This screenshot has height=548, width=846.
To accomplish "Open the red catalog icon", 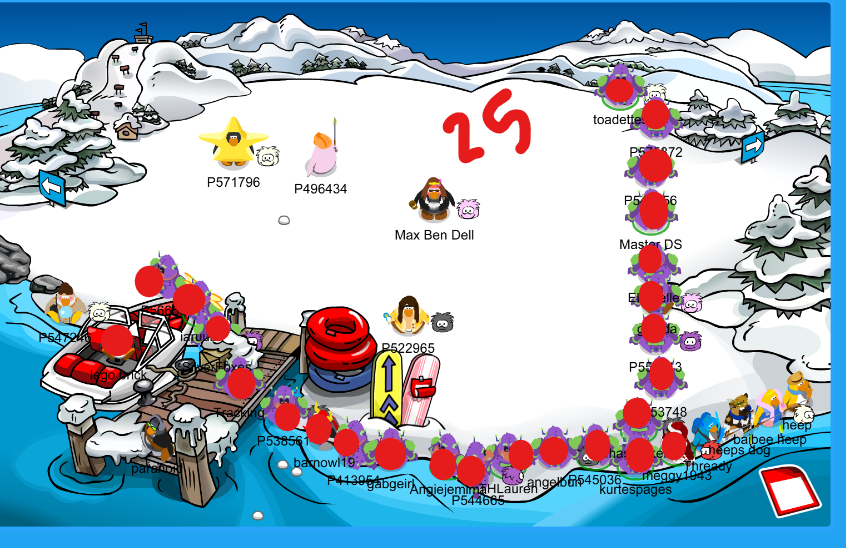I will coord(790,490).
